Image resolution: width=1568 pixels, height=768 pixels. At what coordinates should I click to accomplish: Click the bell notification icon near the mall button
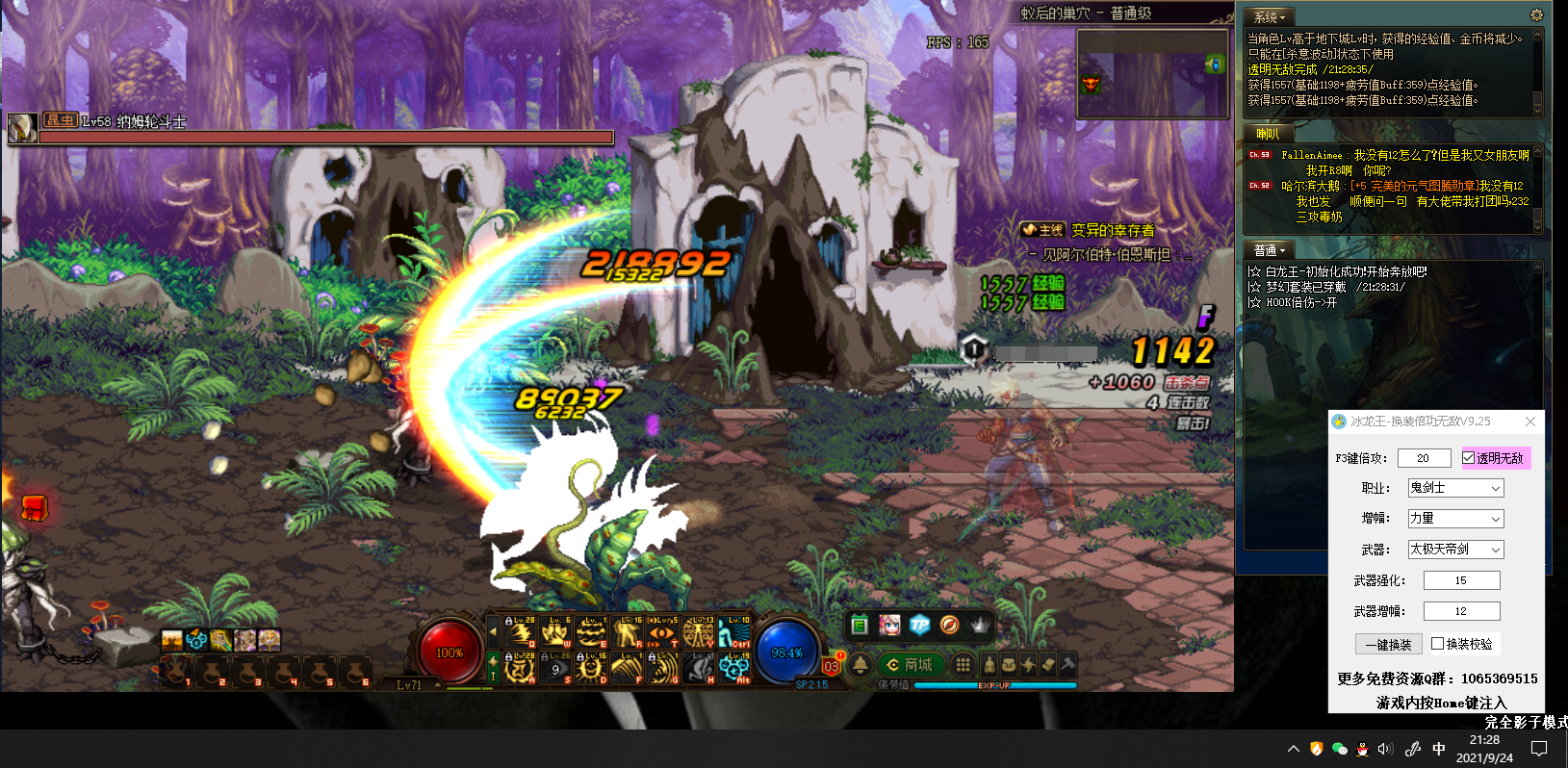pyautogui.click(x=860, y=665)
